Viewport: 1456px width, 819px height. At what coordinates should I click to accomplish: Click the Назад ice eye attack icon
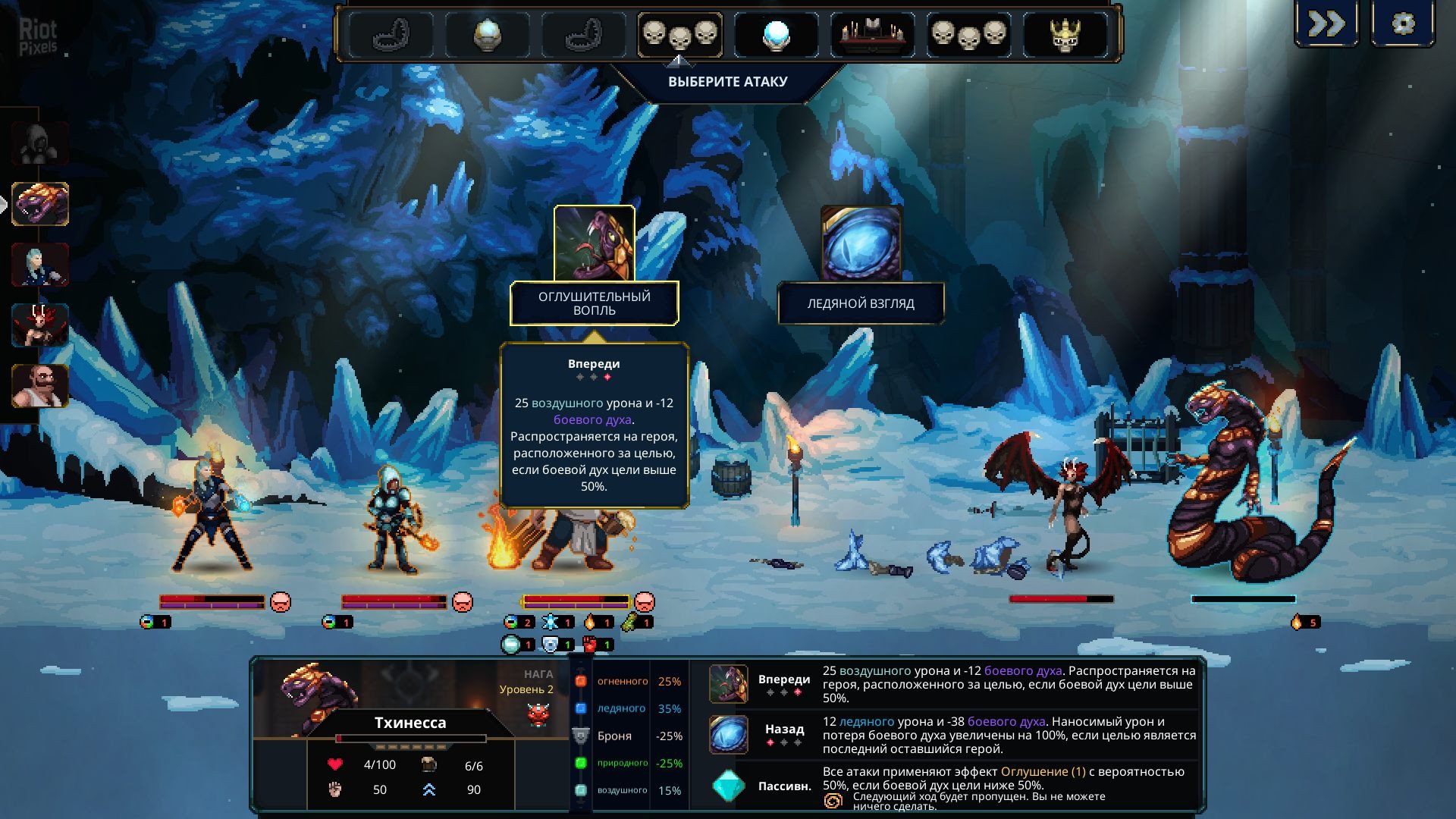click(x=728, y=734)
